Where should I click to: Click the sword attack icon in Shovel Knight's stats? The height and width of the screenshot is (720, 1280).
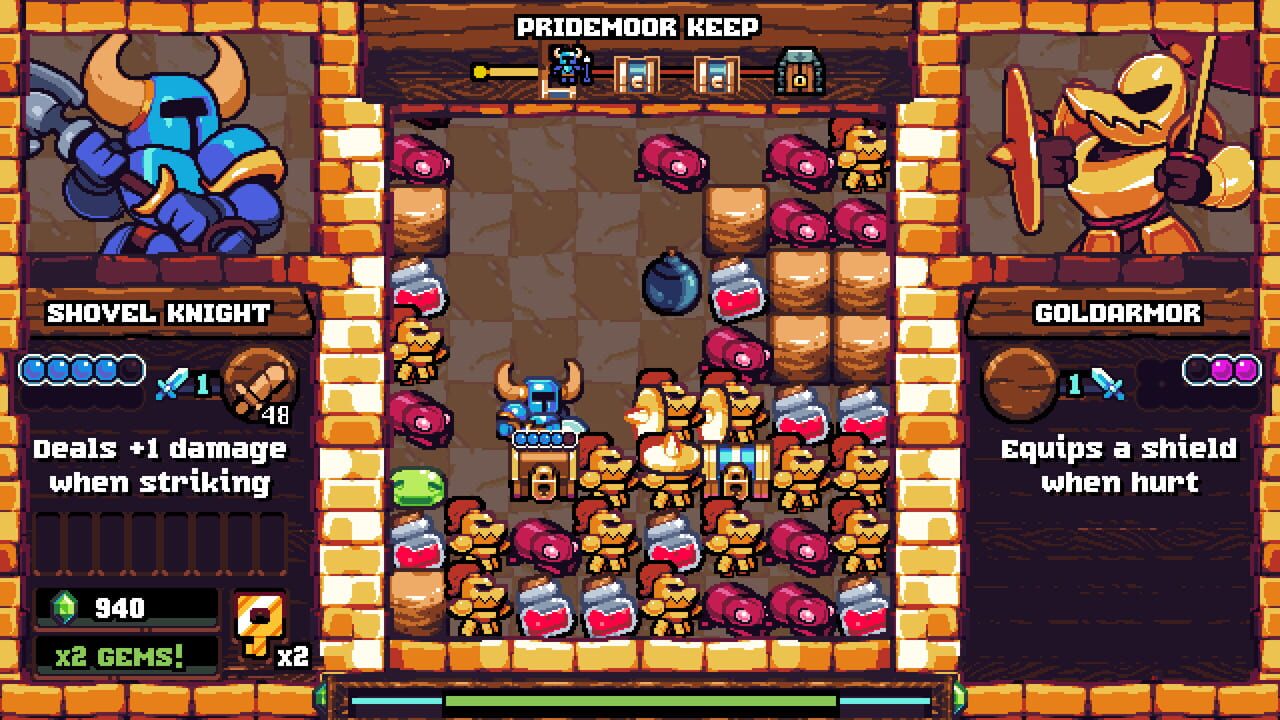(x=170, y=380)
